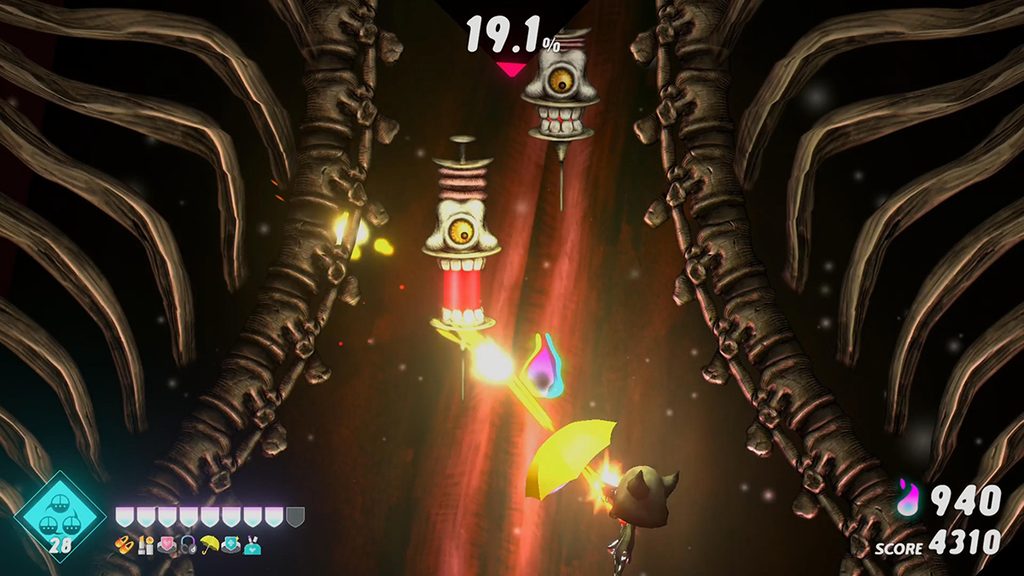Activate the cyan diamond triple-orb ability icon
Screen dimensions: 1024x576
[x=60, y=514]
